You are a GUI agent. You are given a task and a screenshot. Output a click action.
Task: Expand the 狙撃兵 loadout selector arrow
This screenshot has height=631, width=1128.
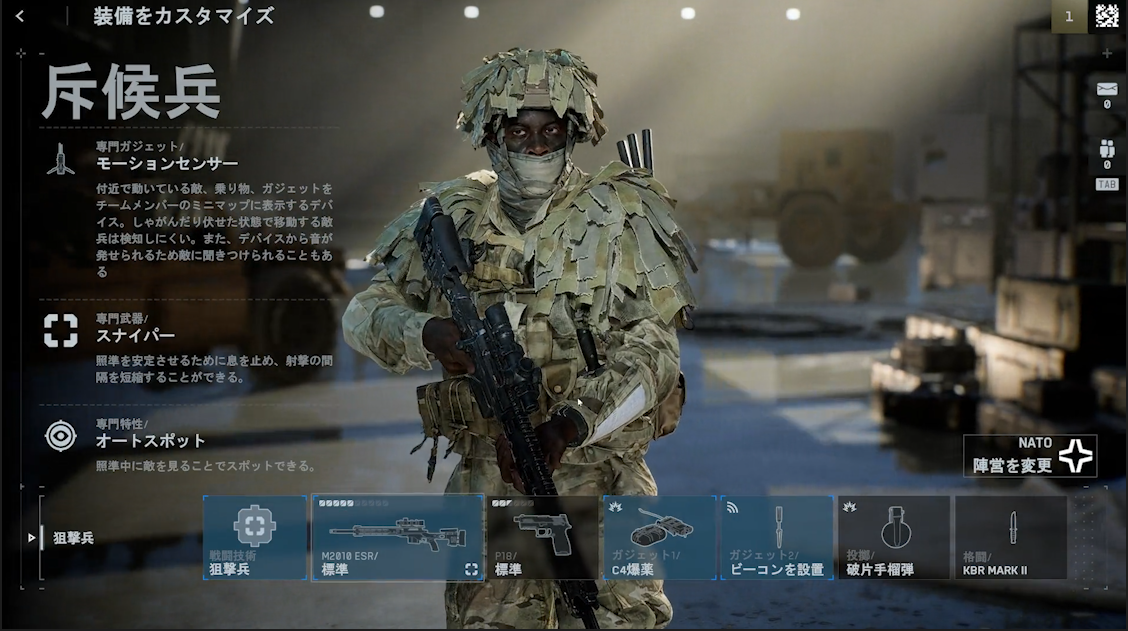[32, 538]
